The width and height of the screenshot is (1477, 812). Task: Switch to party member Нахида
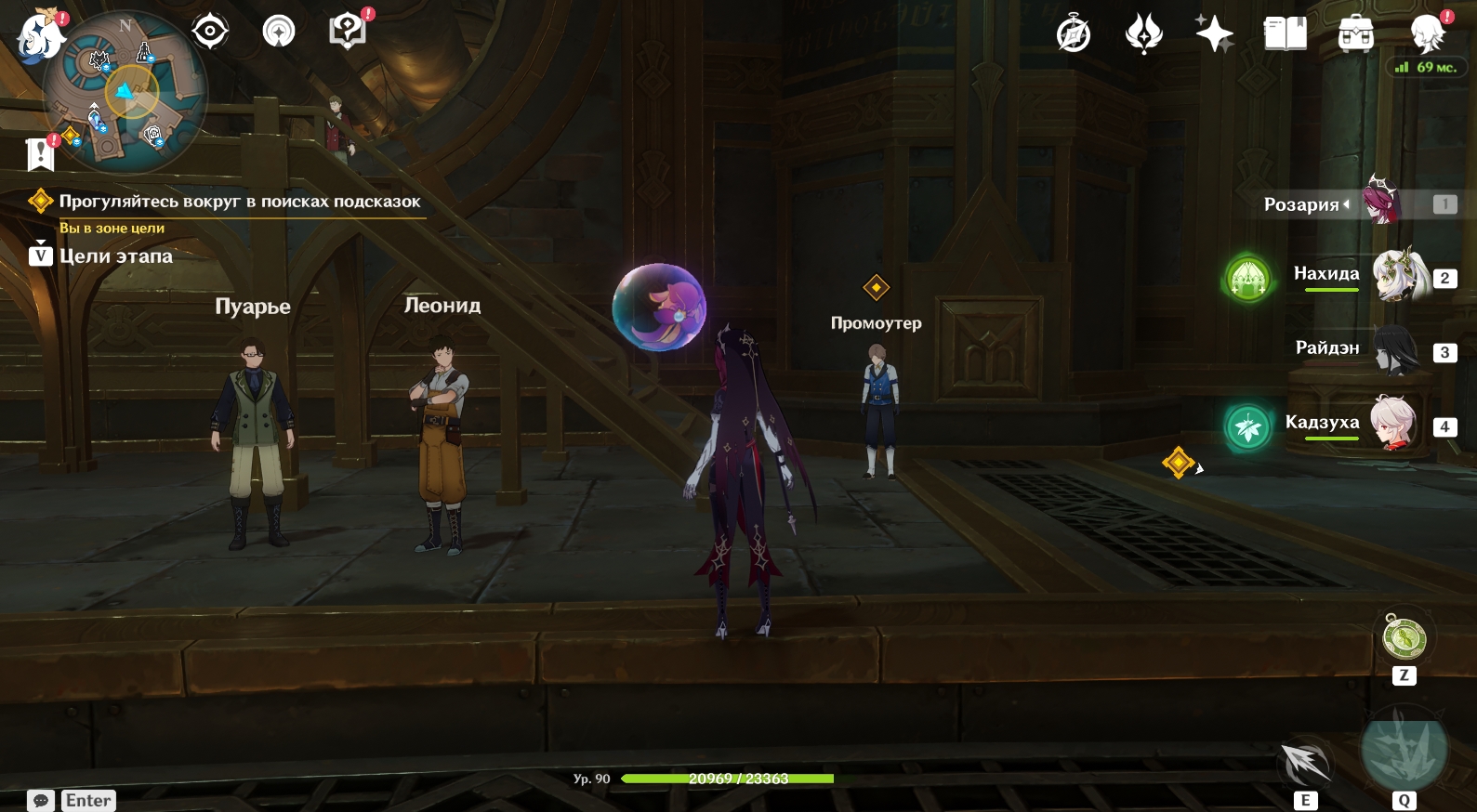coord(1400,275)
